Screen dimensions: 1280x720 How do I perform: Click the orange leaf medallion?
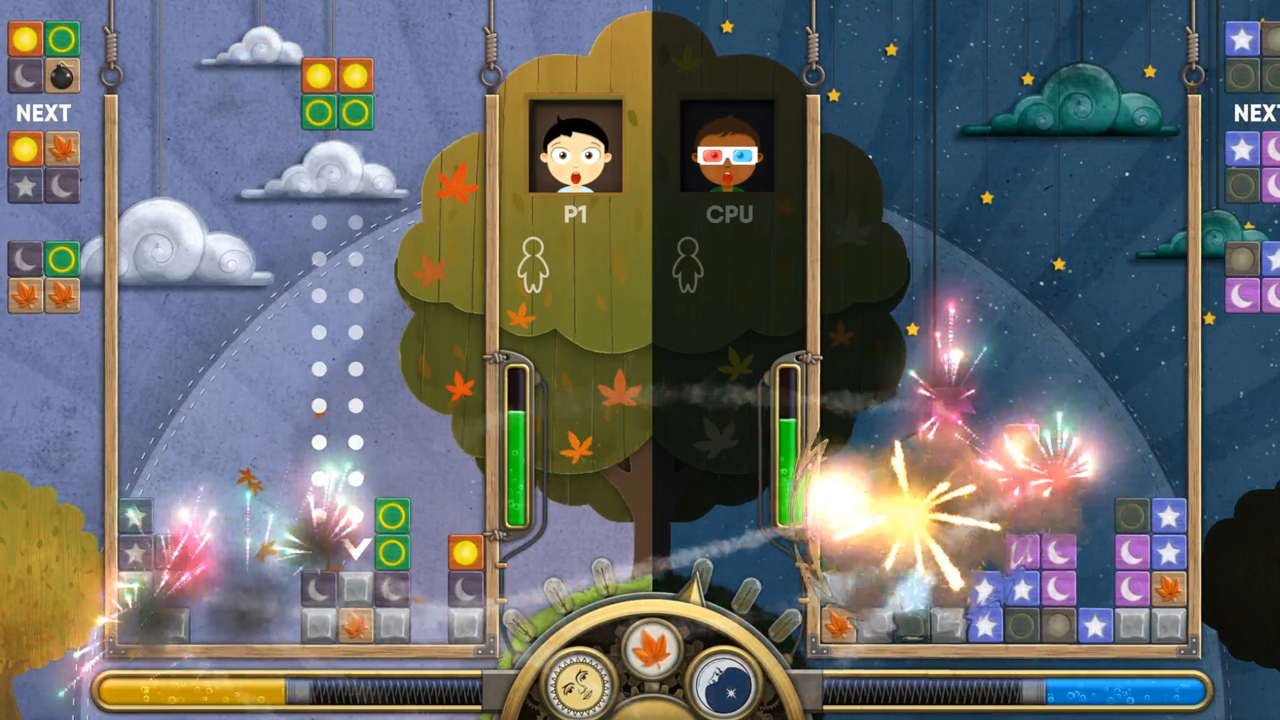[x=653, y=648]
